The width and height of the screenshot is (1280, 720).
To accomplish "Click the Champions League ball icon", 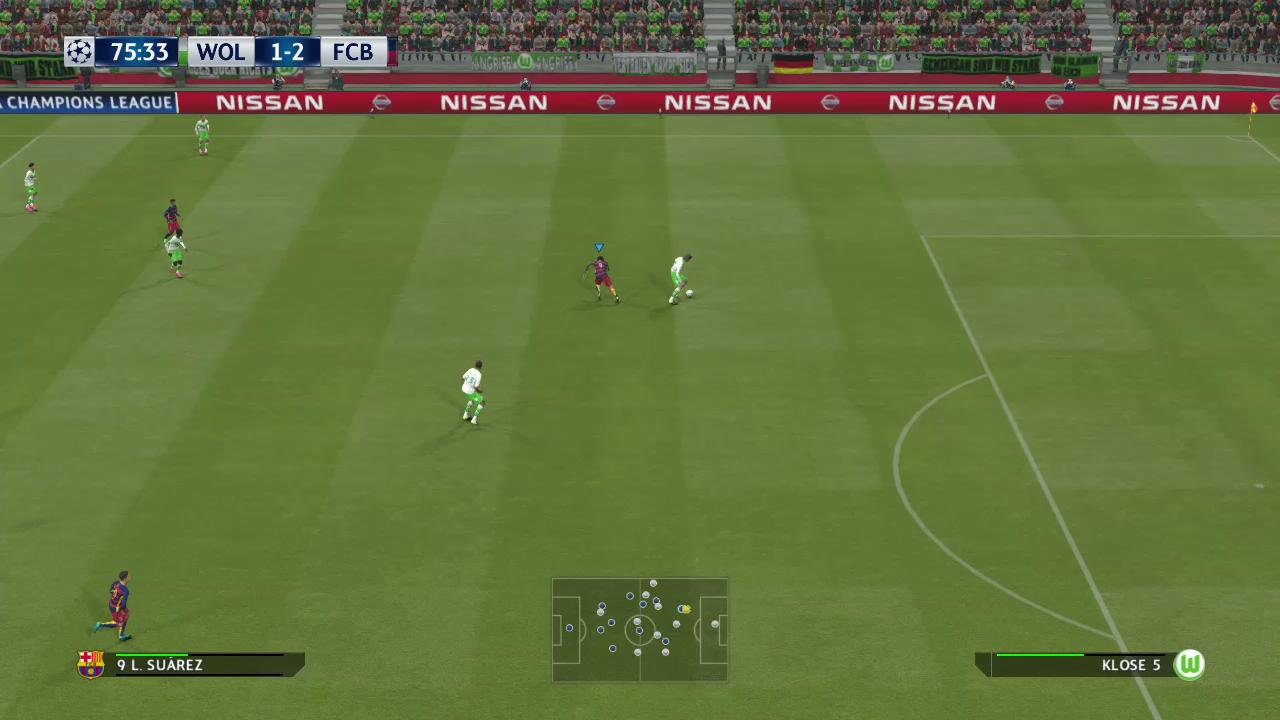I will (79, 52).
